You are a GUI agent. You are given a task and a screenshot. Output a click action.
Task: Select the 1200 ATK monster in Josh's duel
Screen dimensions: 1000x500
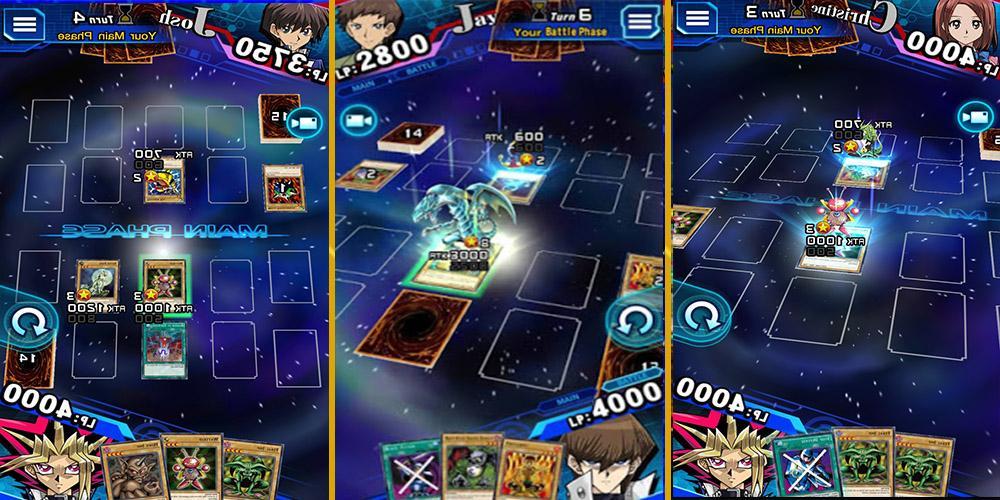pyautogui.click(x=99, y=281)
